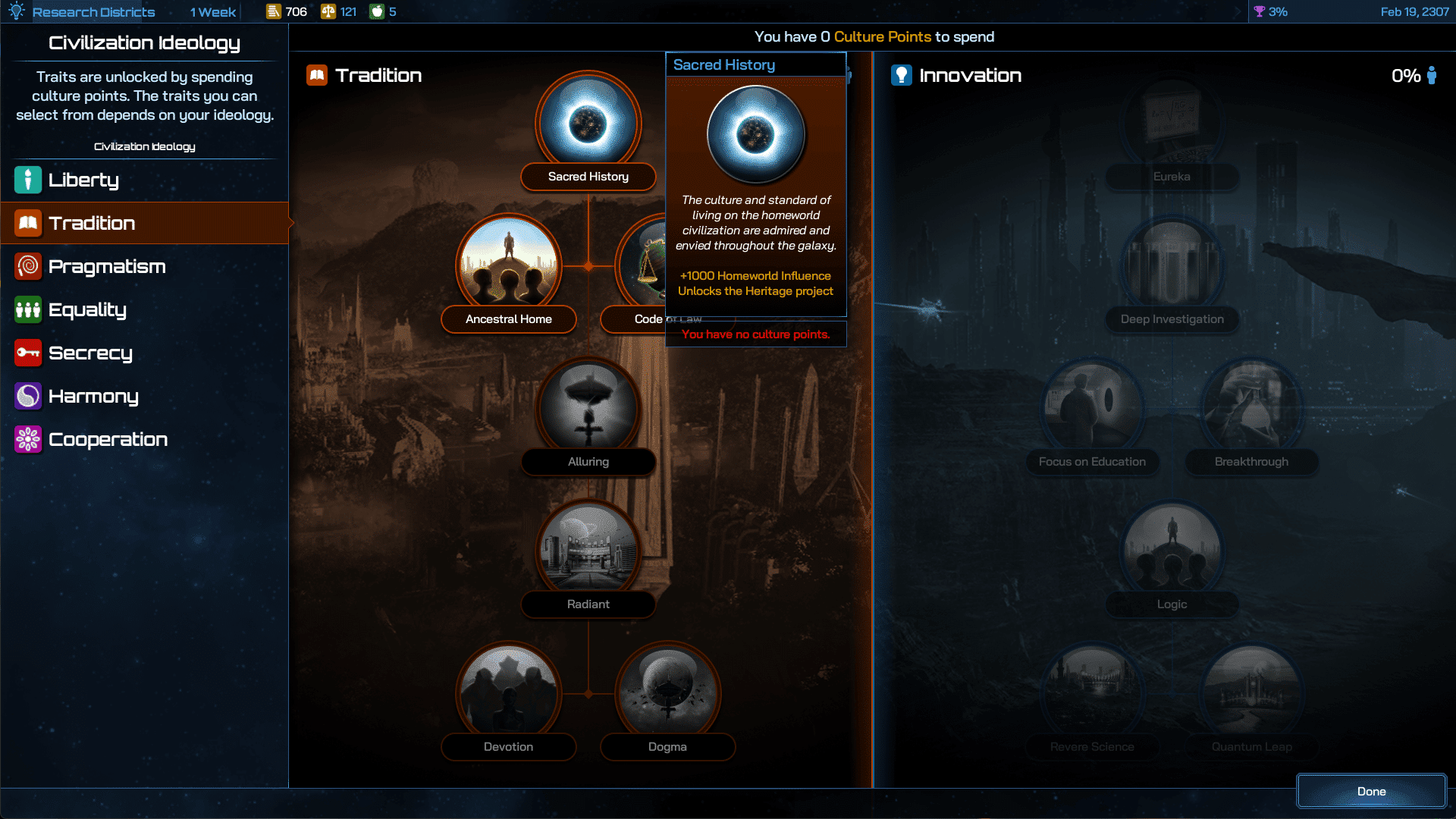Click the Research Districts lamp icon in top bar
Image resolution: width=1456 pixels, height=819 pixels.
[x=15, y=11]
